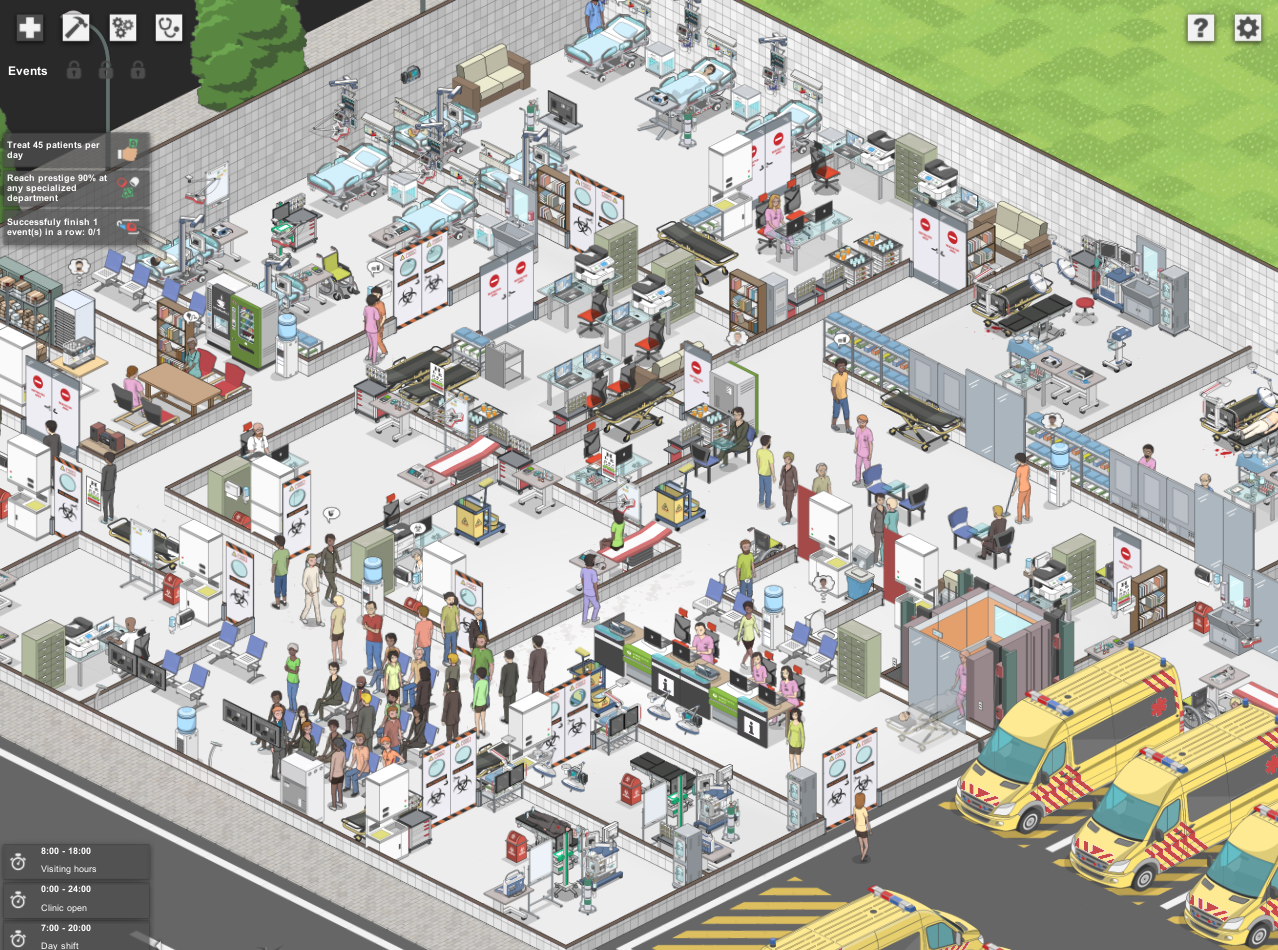This screenshot has height=950, width=1278.
Task: Open the question mark help button
Action: click(x=1200, y=28)
